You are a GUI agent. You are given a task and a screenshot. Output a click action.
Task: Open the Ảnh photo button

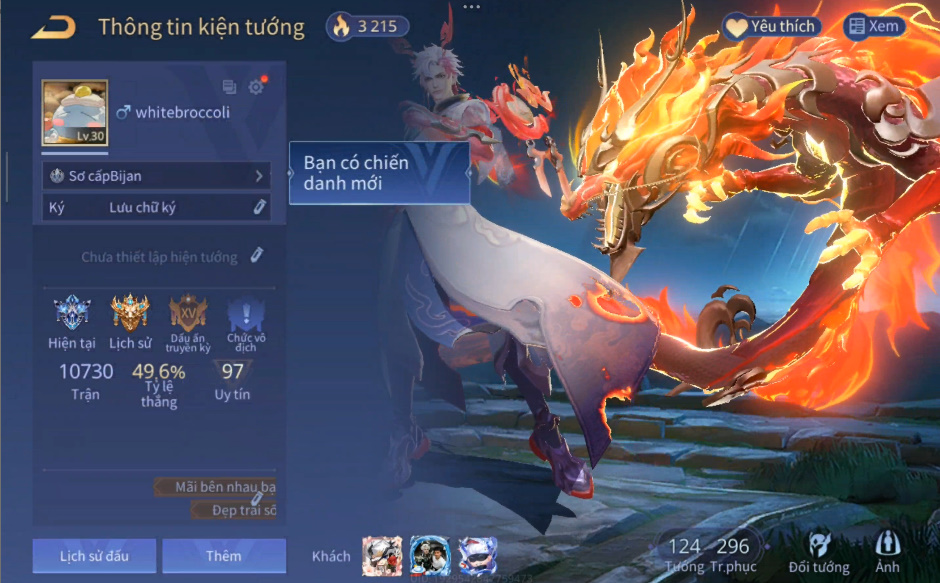point(887,552)
